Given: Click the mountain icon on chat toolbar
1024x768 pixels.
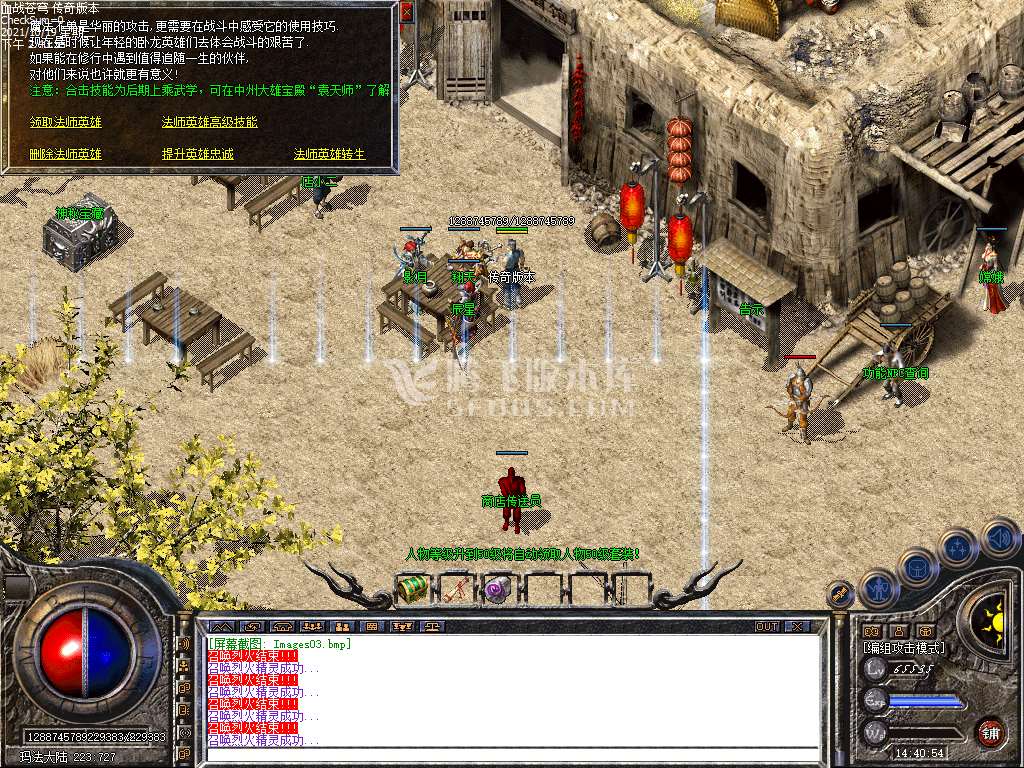Looking at the screenshot, I should pos(222,626).
